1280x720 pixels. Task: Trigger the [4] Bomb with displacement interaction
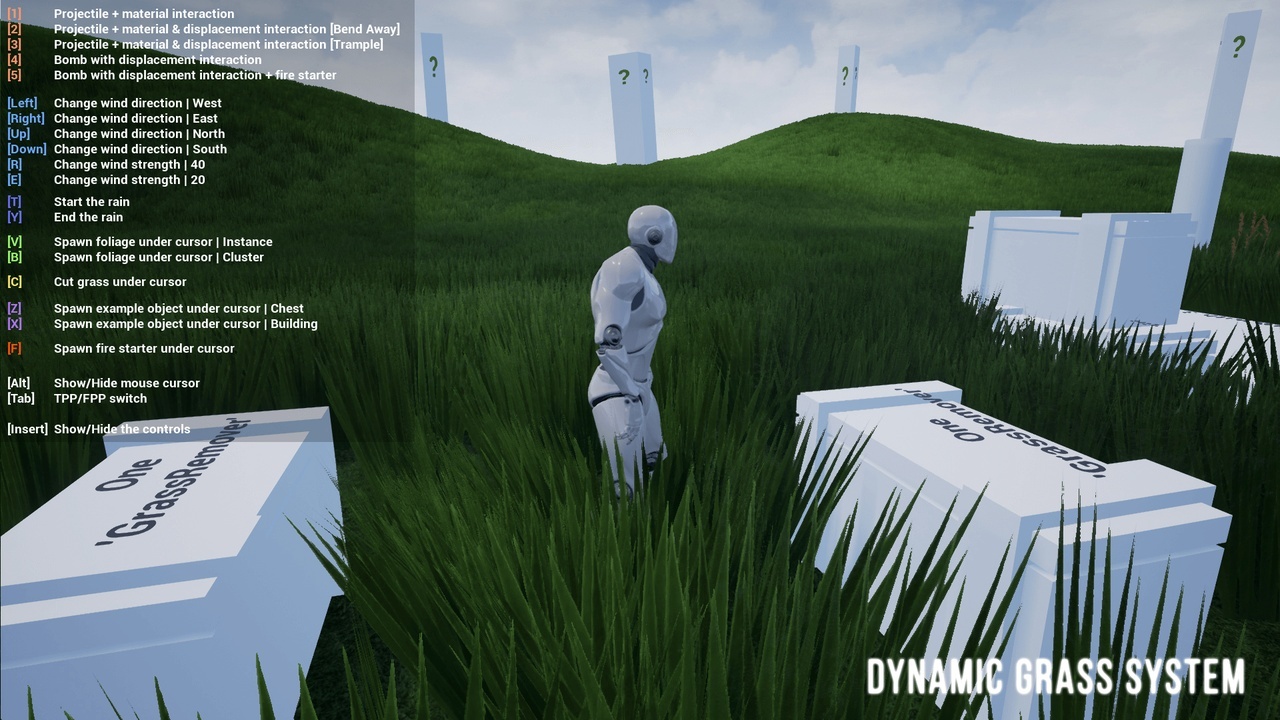point(155,60)
